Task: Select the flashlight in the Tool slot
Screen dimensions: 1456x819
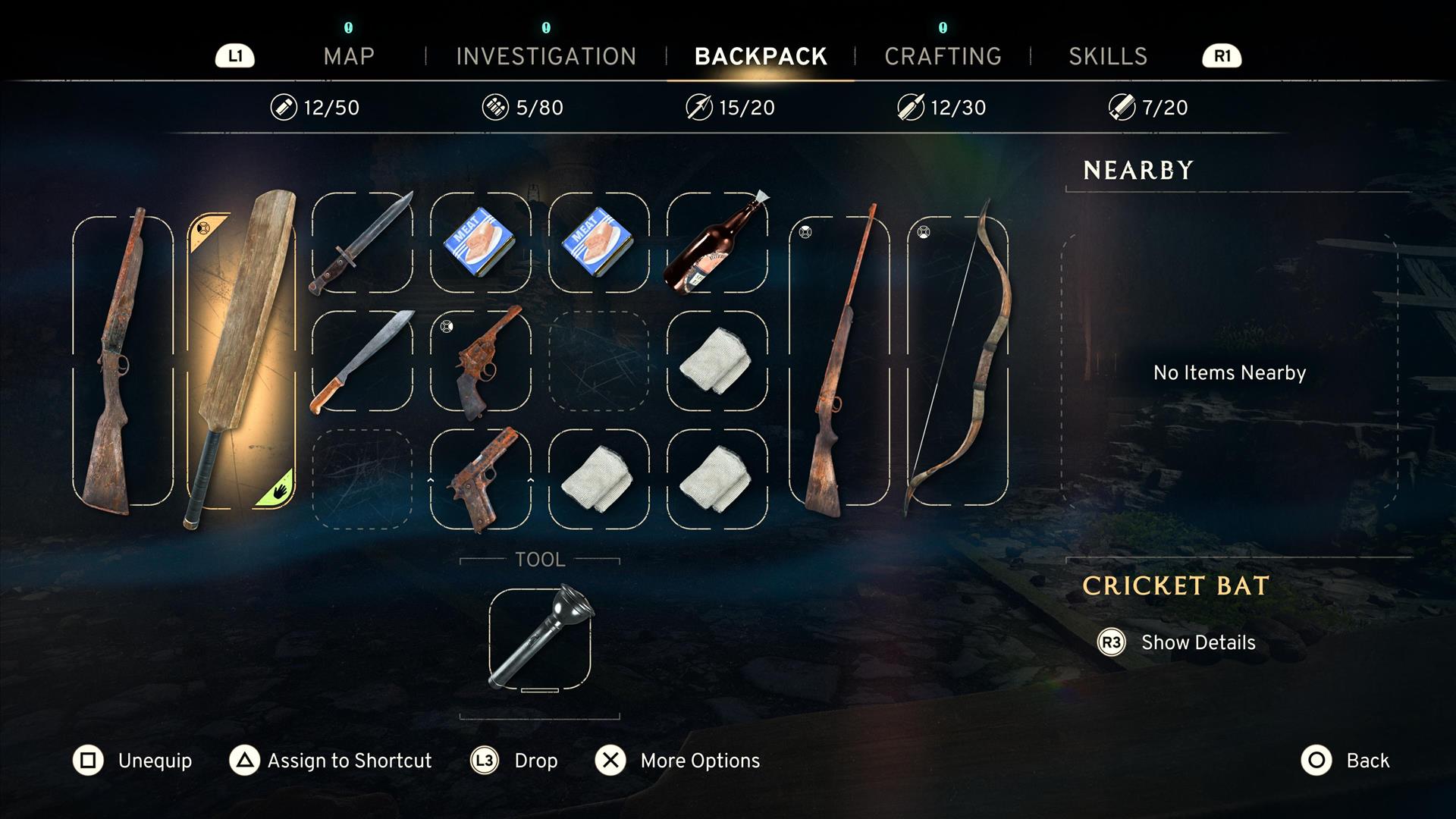Action: click(x=540, y=639)
